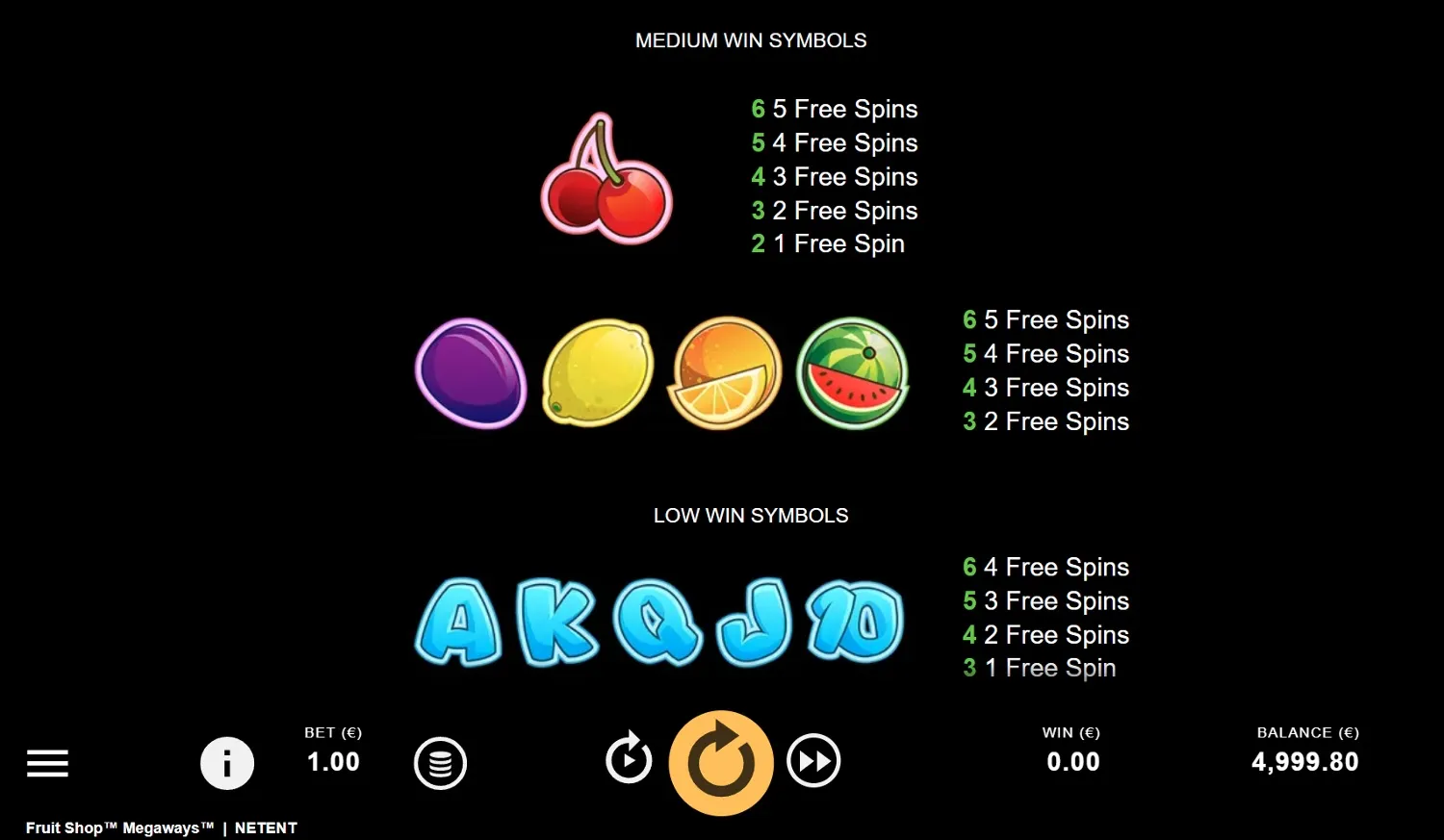The width and height of the screenshot is (1444, 840).
Task: Select the watermelon symbol image
Action: (x=852, y=372)
